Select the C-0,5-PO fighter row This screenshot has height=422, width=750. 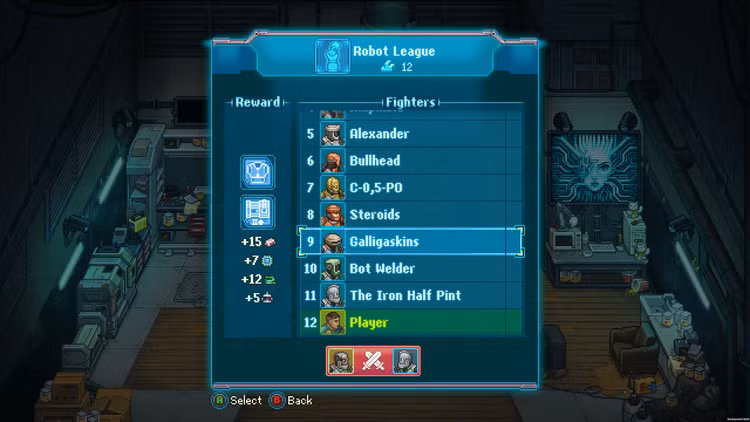[410, 188]
